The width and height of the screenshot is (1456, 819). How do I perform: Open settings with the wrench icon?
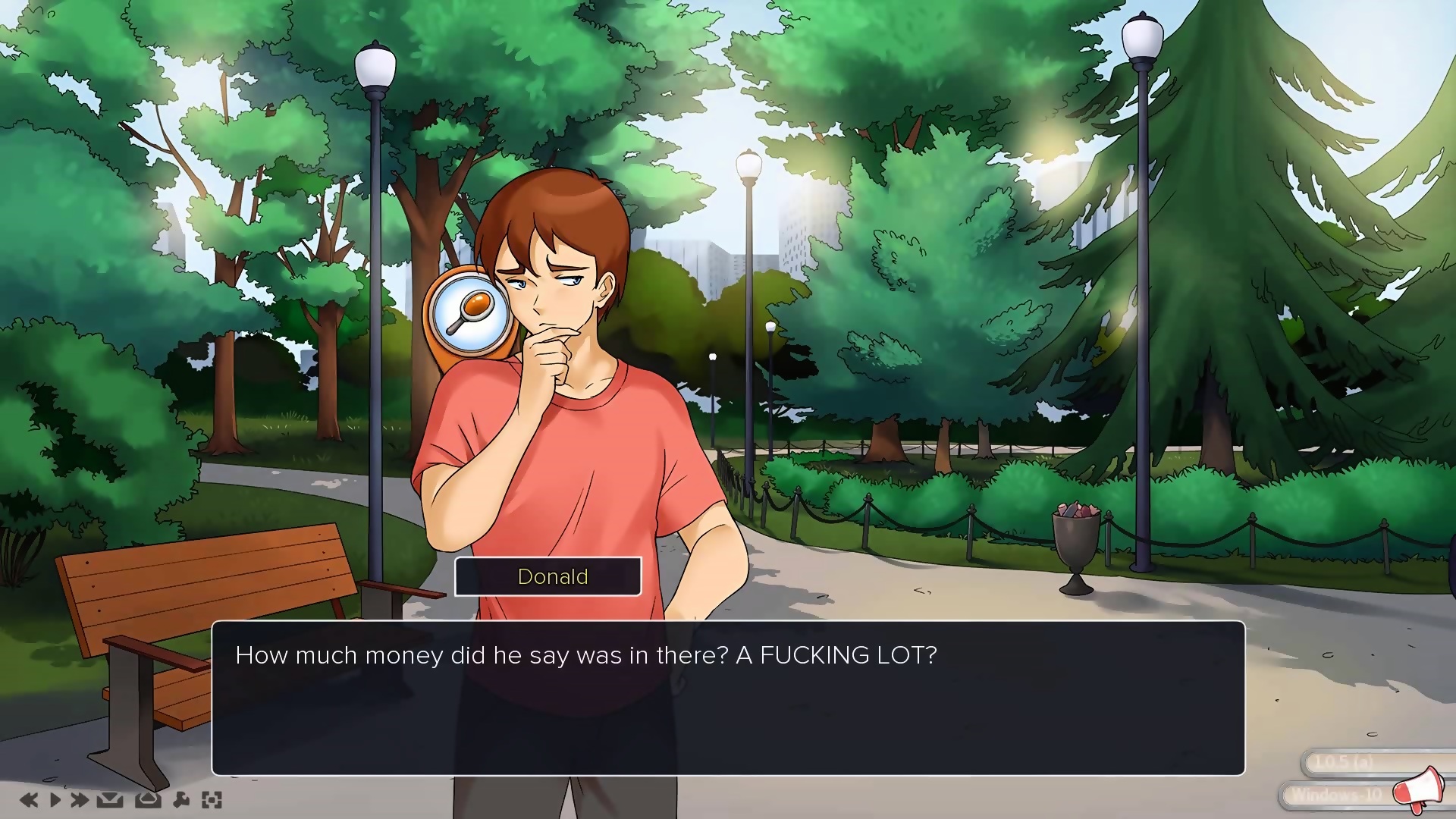point(181,799)
